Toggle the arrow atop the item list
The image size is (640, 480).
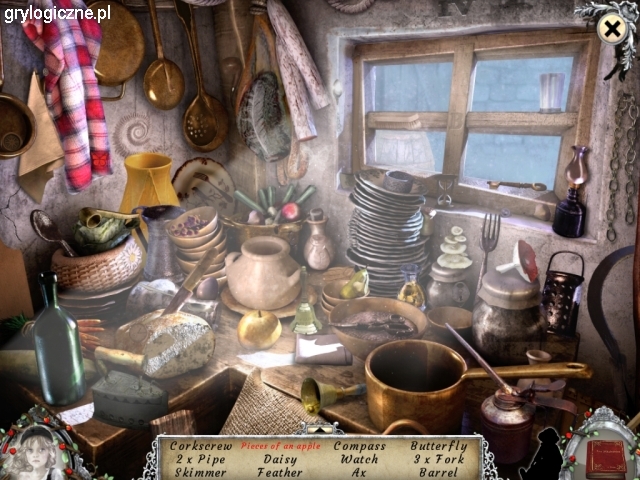(320, 429)
